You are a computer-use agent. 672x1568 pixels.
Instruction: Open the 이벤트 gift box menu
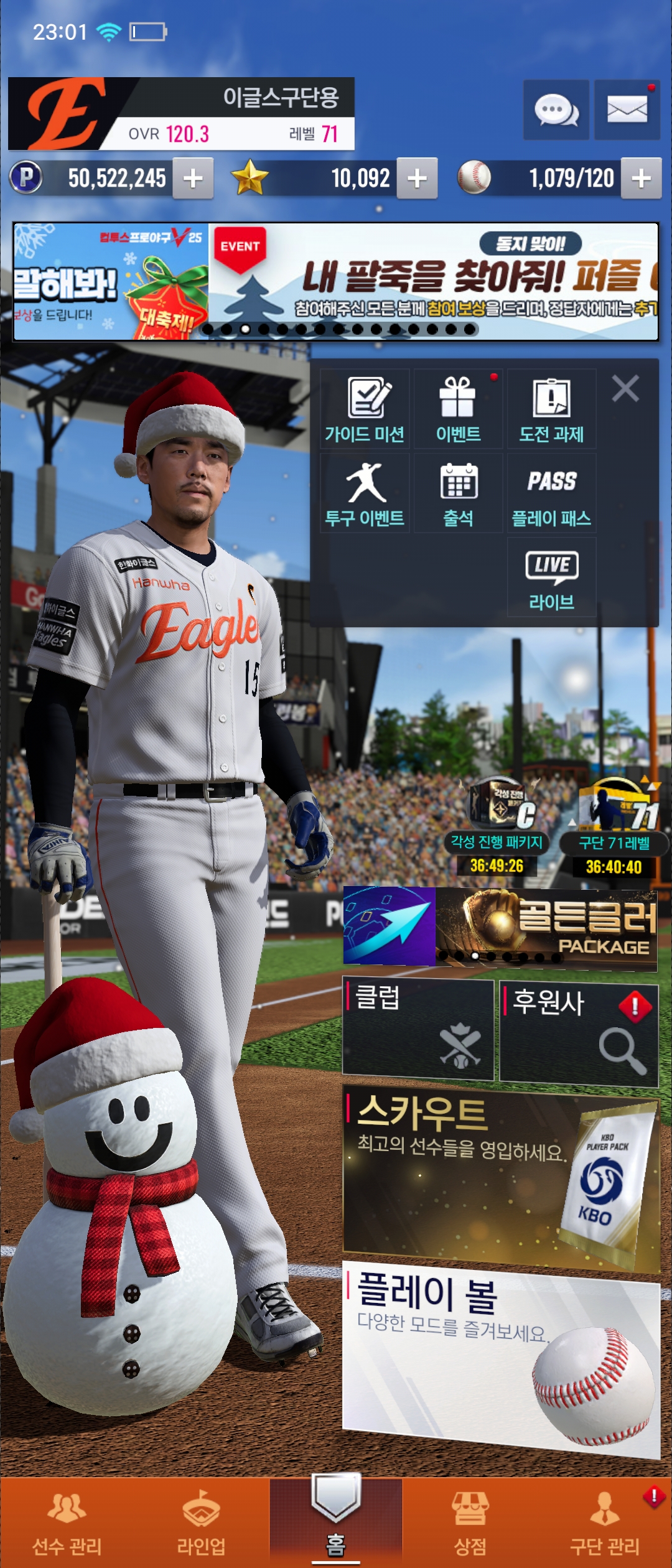point(458,409)
